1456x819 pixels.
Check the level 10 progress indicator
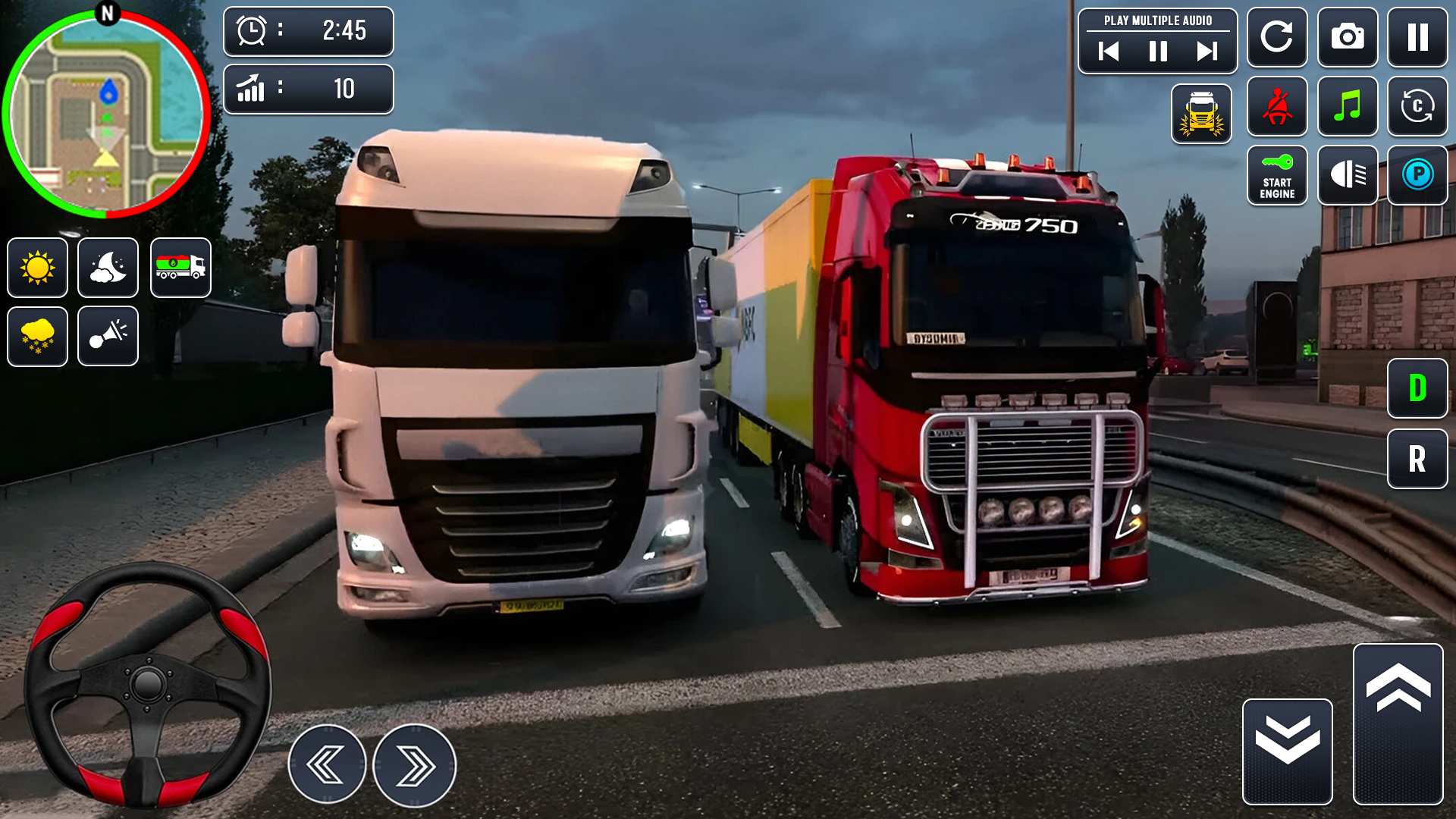tap(309, 89)
